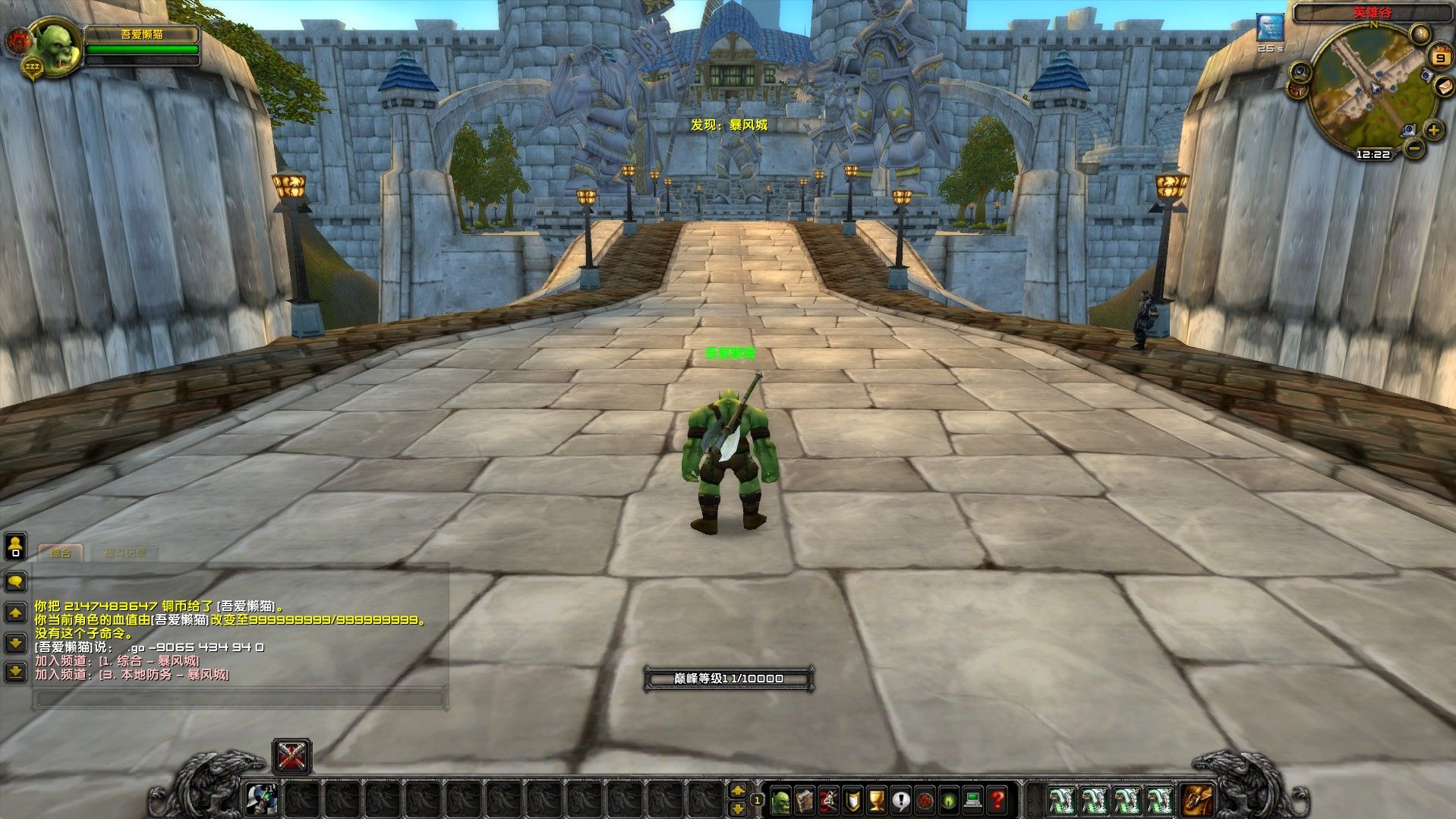Switch to the 战斗记录 combat log tab
This screenshot has width=1456, height=819.
pos(125,553)
